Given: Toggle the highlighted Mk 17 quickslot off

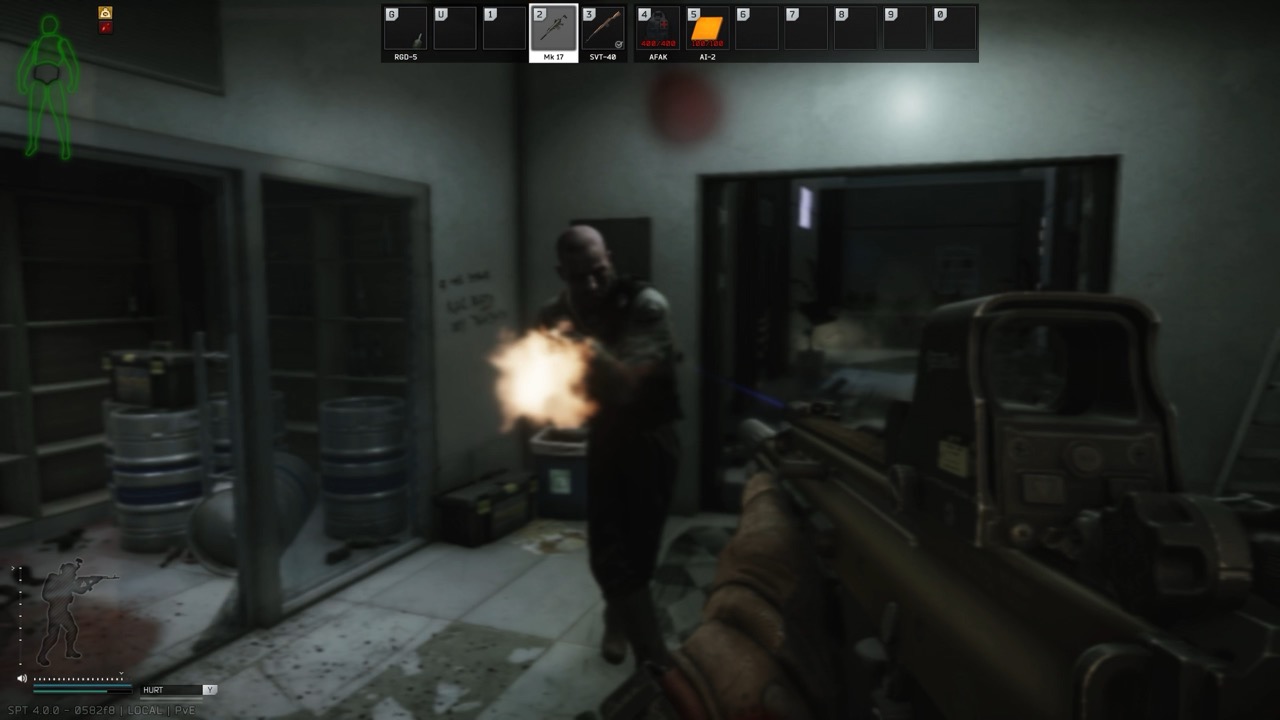Looking at the screenshot, I should [554, 27].
